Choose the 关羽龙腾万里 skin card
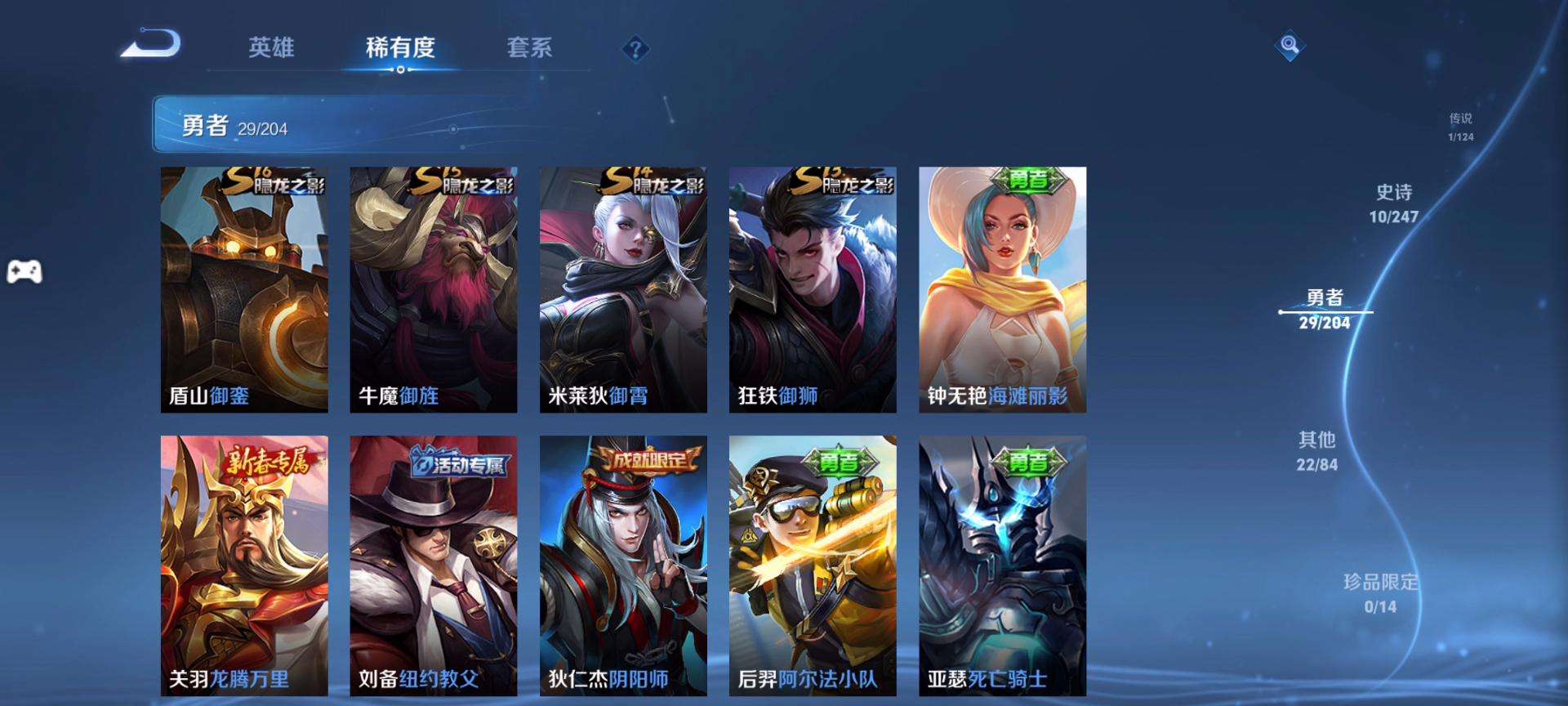1568x706 pixels. [244, 565]
